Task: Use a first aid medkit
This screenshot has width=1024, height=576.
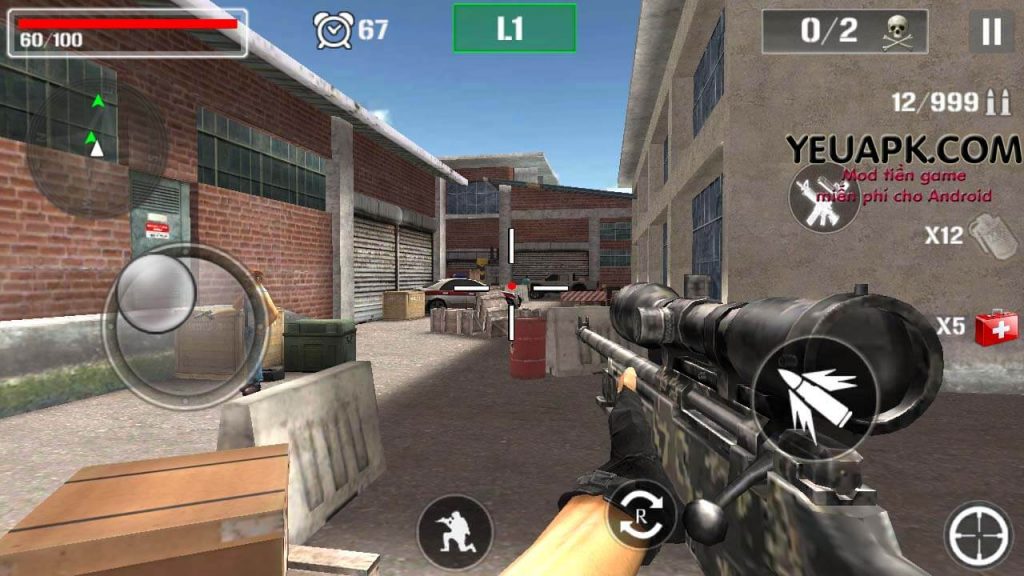Action: (x=995, y=327)
